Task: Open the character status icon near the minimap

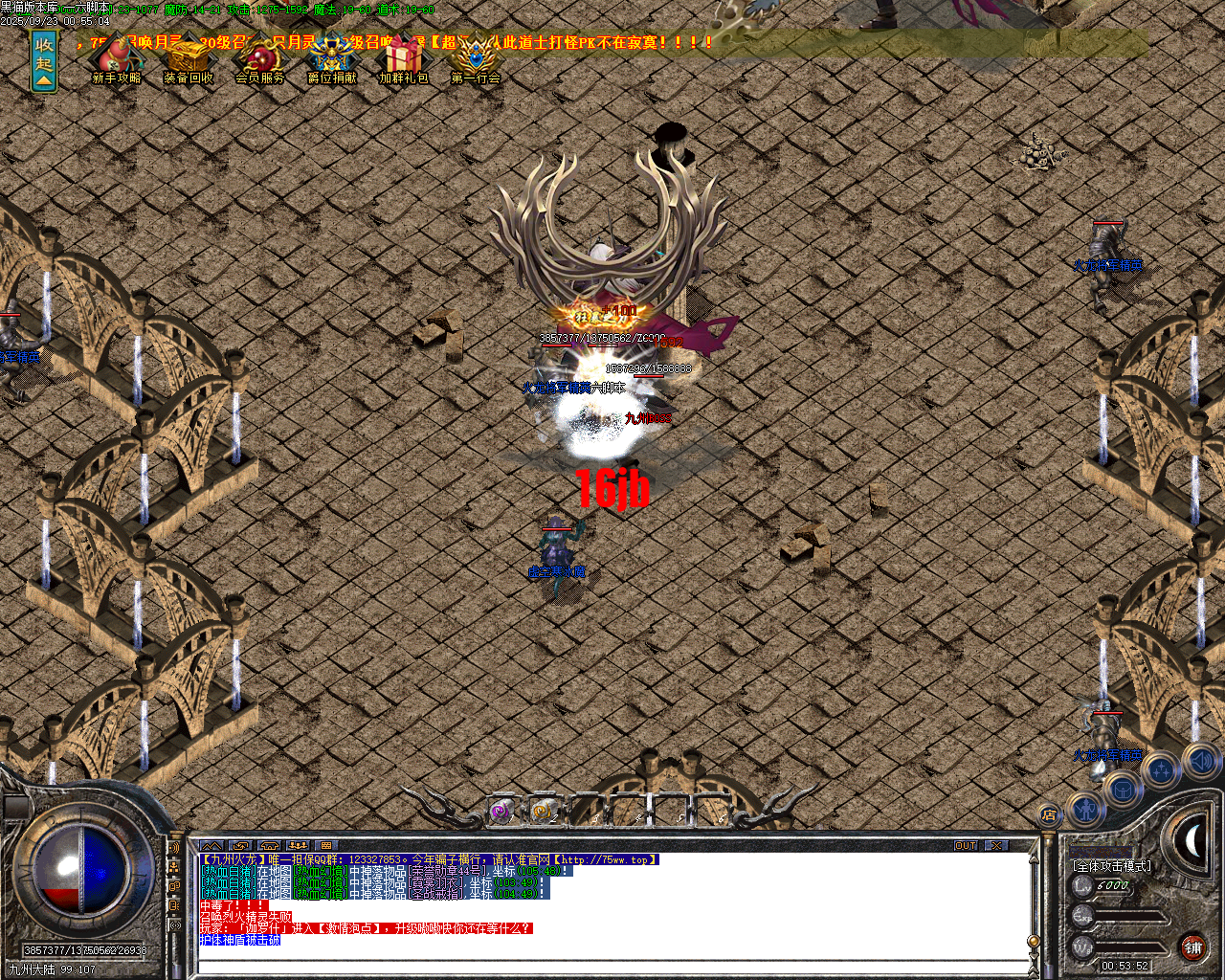Action: click(1086, 810)
